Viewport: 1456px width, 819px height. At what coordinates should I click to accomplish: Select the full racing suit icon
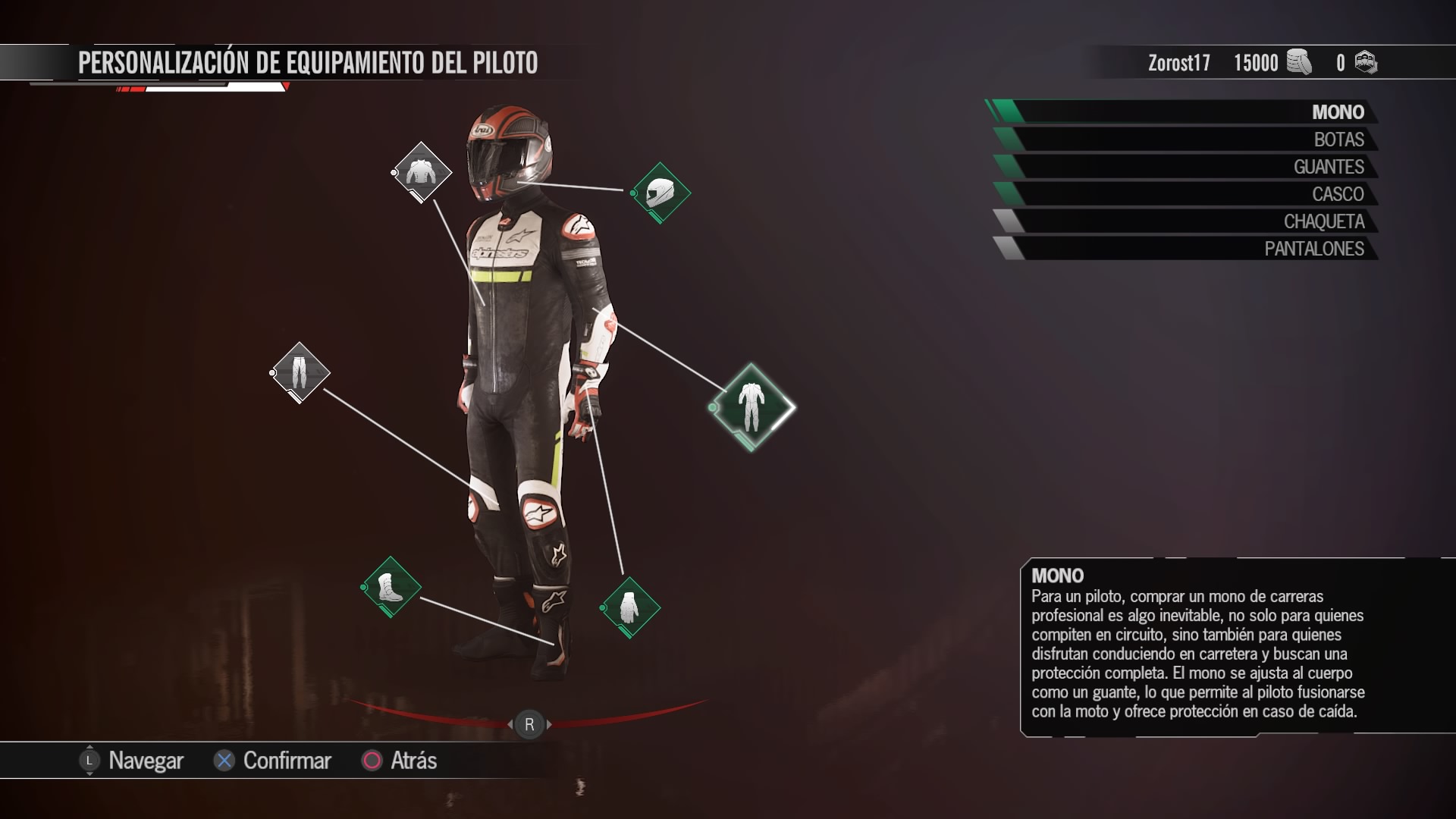(752, 407)
